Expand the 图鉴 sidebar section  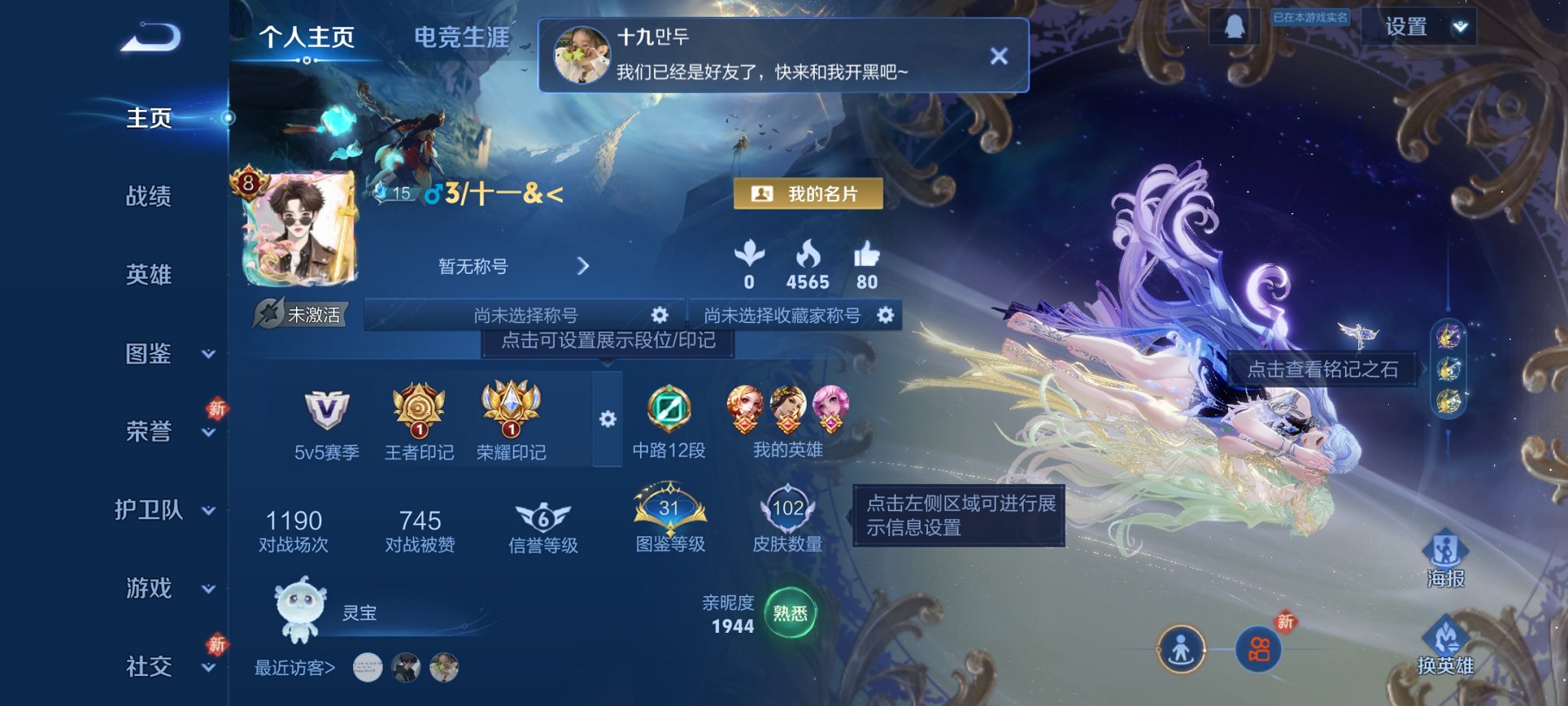click(148, 354)
